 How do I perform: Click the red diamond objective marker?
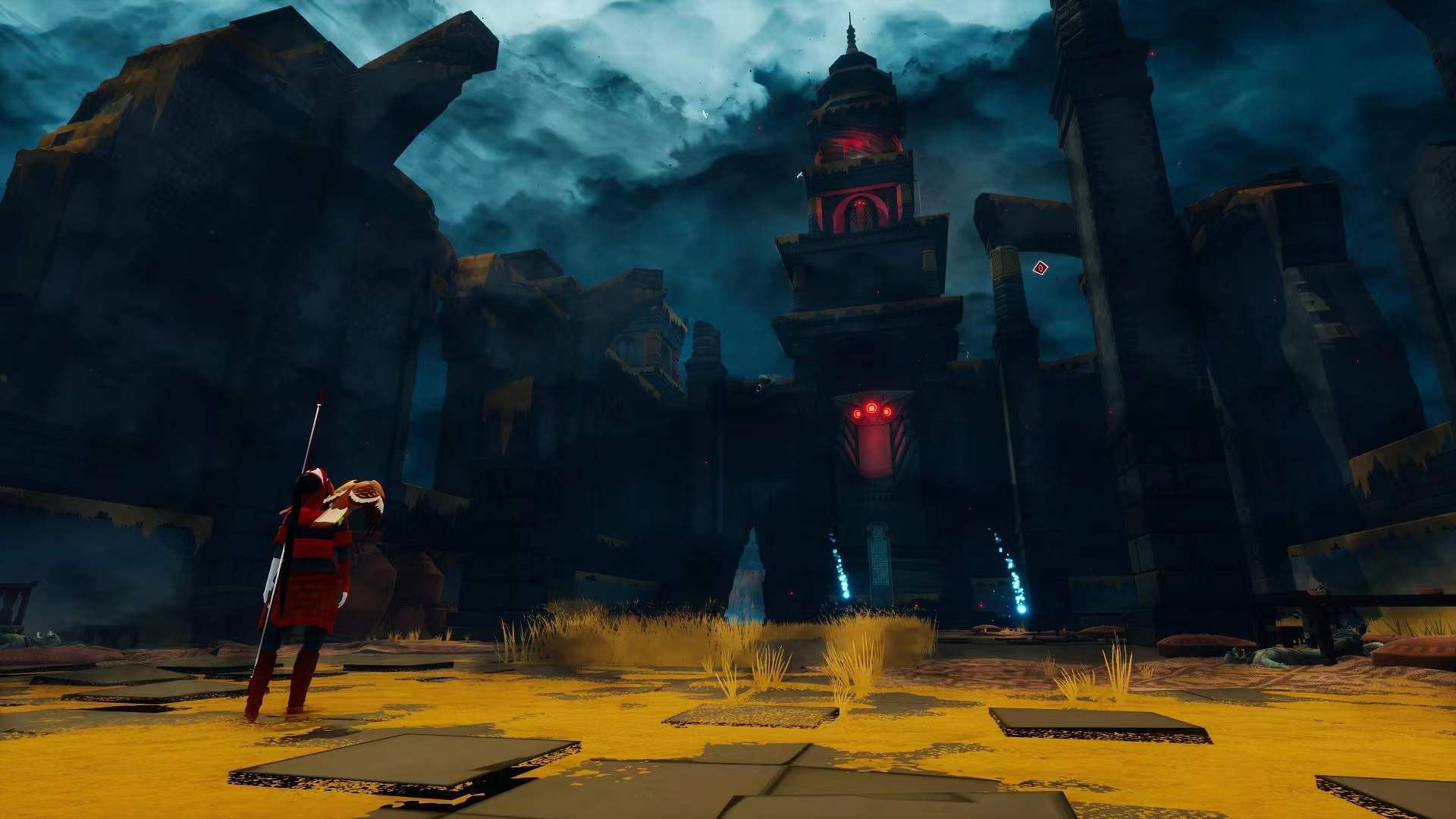coord(1040,267)
